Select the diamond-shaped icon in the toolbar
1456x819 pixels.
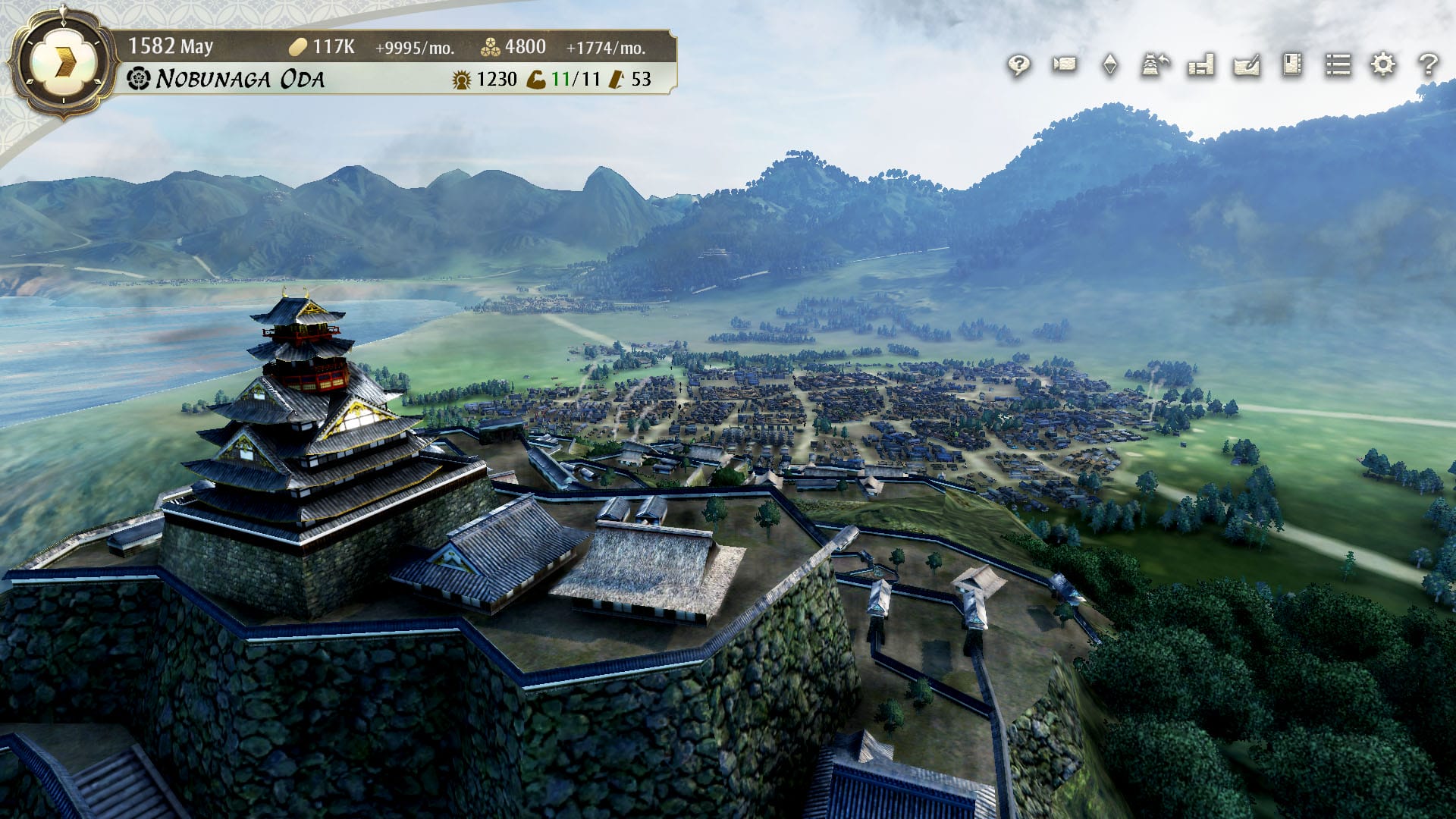coord(1109,65)
